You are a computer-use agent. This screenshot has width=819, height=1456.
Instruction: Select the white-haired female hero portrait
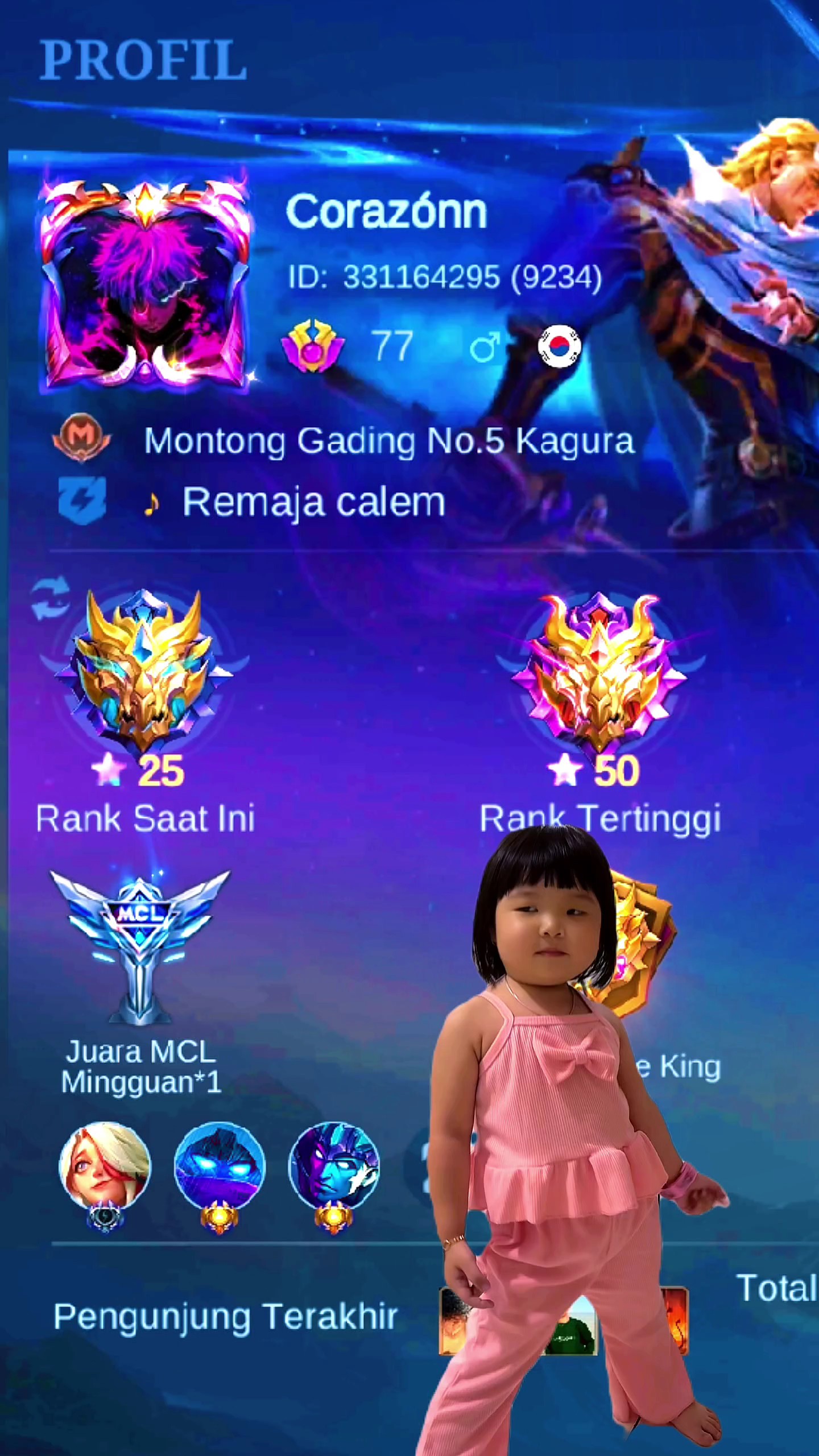pyautogui.click(x=105, y=1166)
